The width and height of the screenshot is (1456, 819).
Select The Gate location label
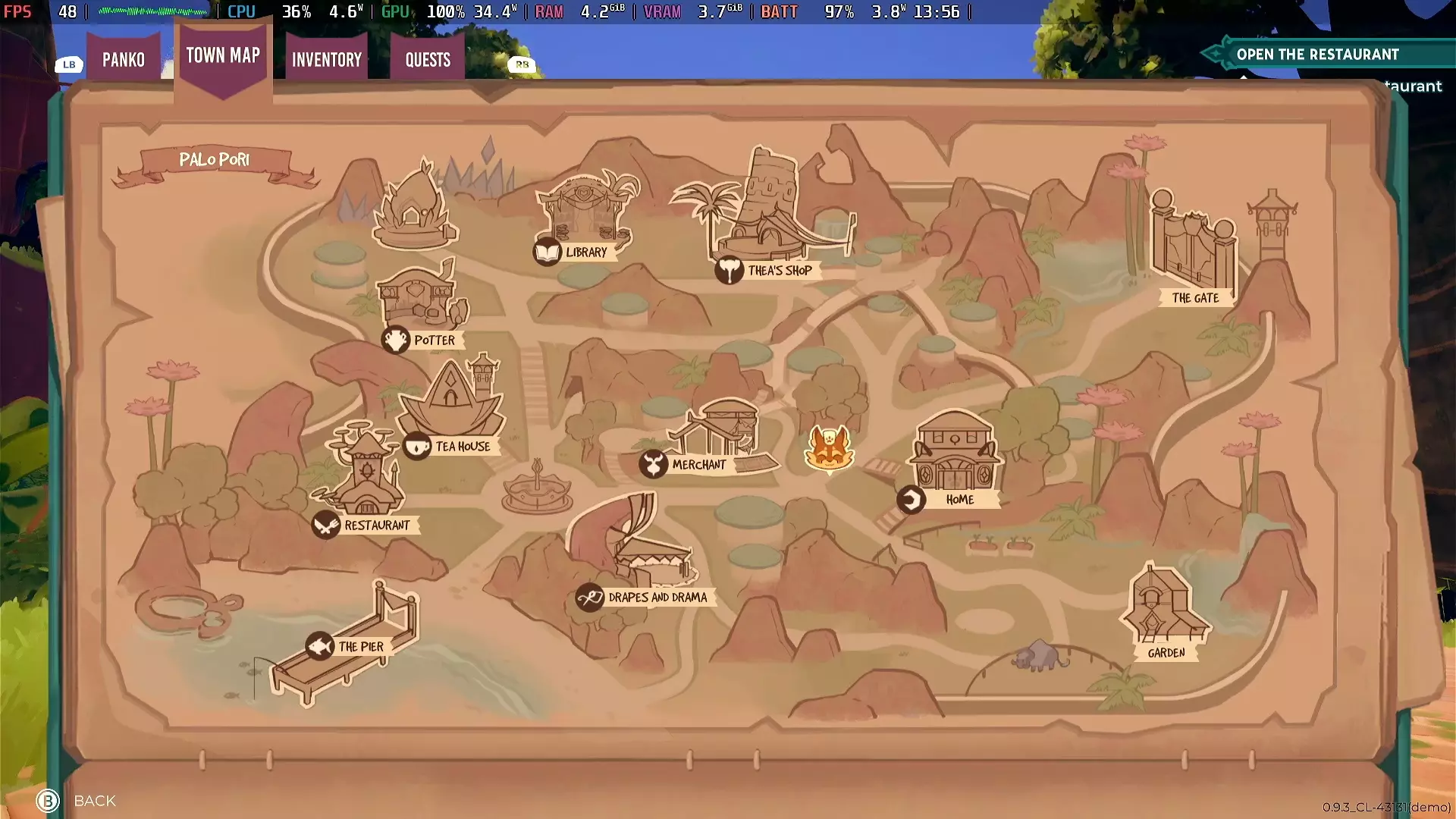click(x=1195, y=298)
